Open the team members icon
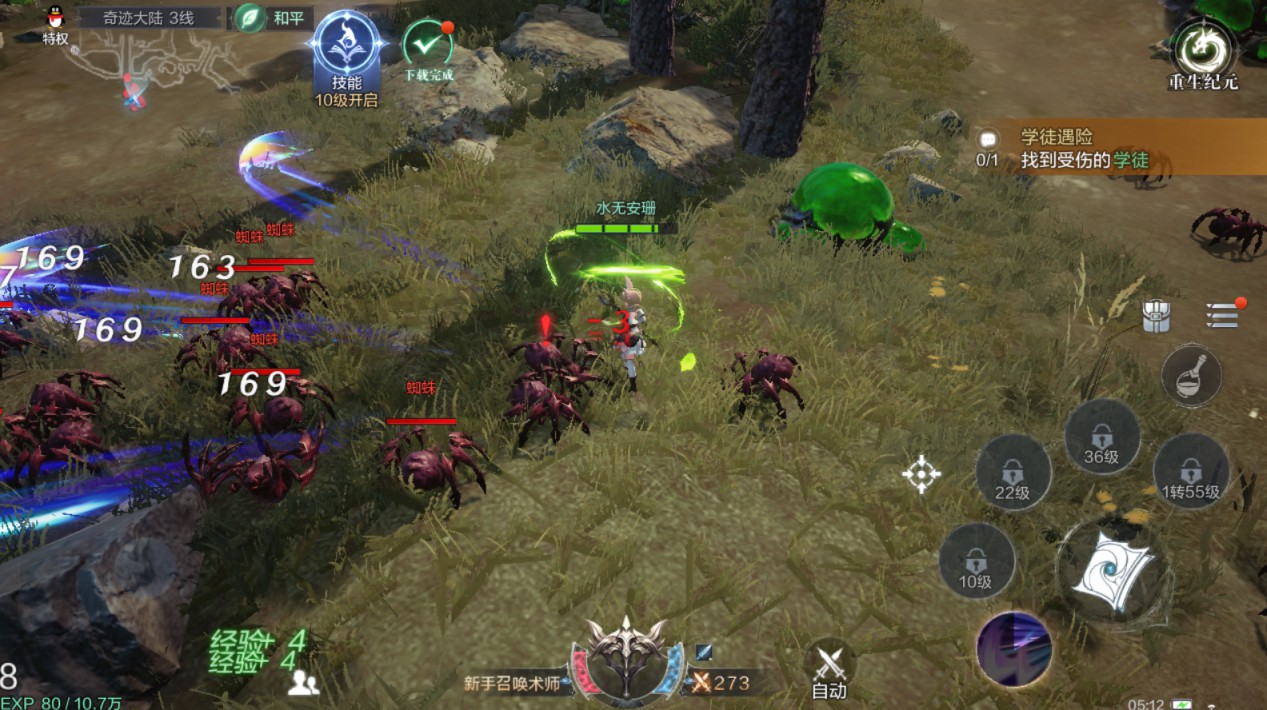 point(303,683)
